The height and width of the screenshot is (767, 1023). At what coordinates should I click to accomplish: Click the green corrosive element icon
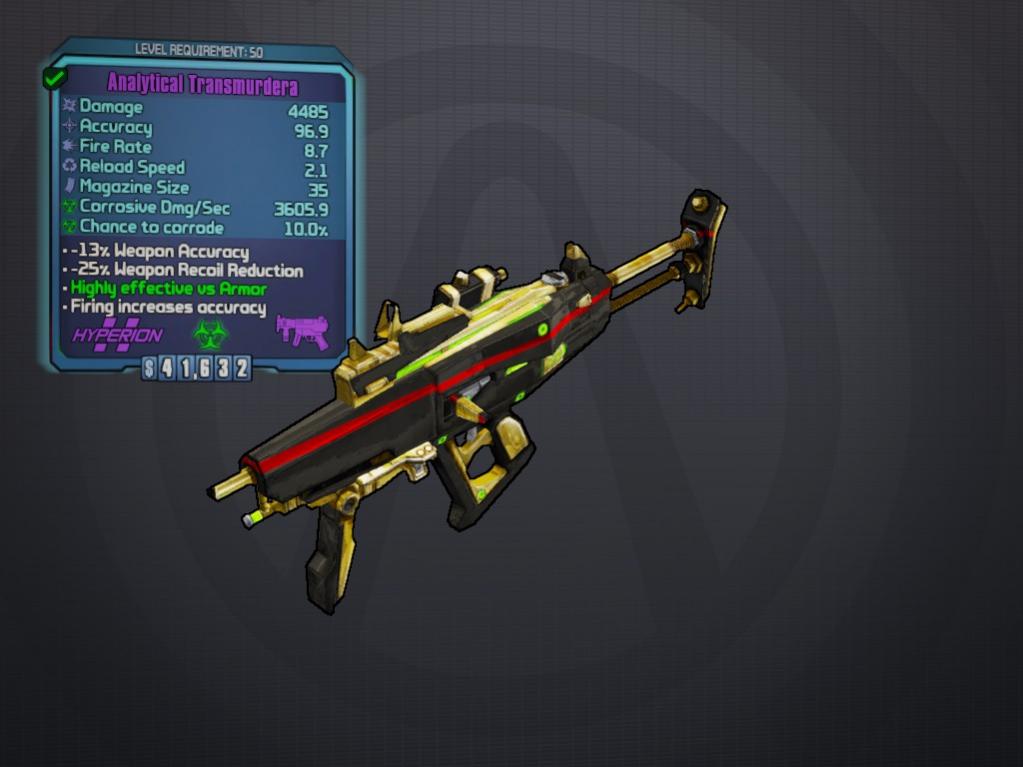point(210,333)
